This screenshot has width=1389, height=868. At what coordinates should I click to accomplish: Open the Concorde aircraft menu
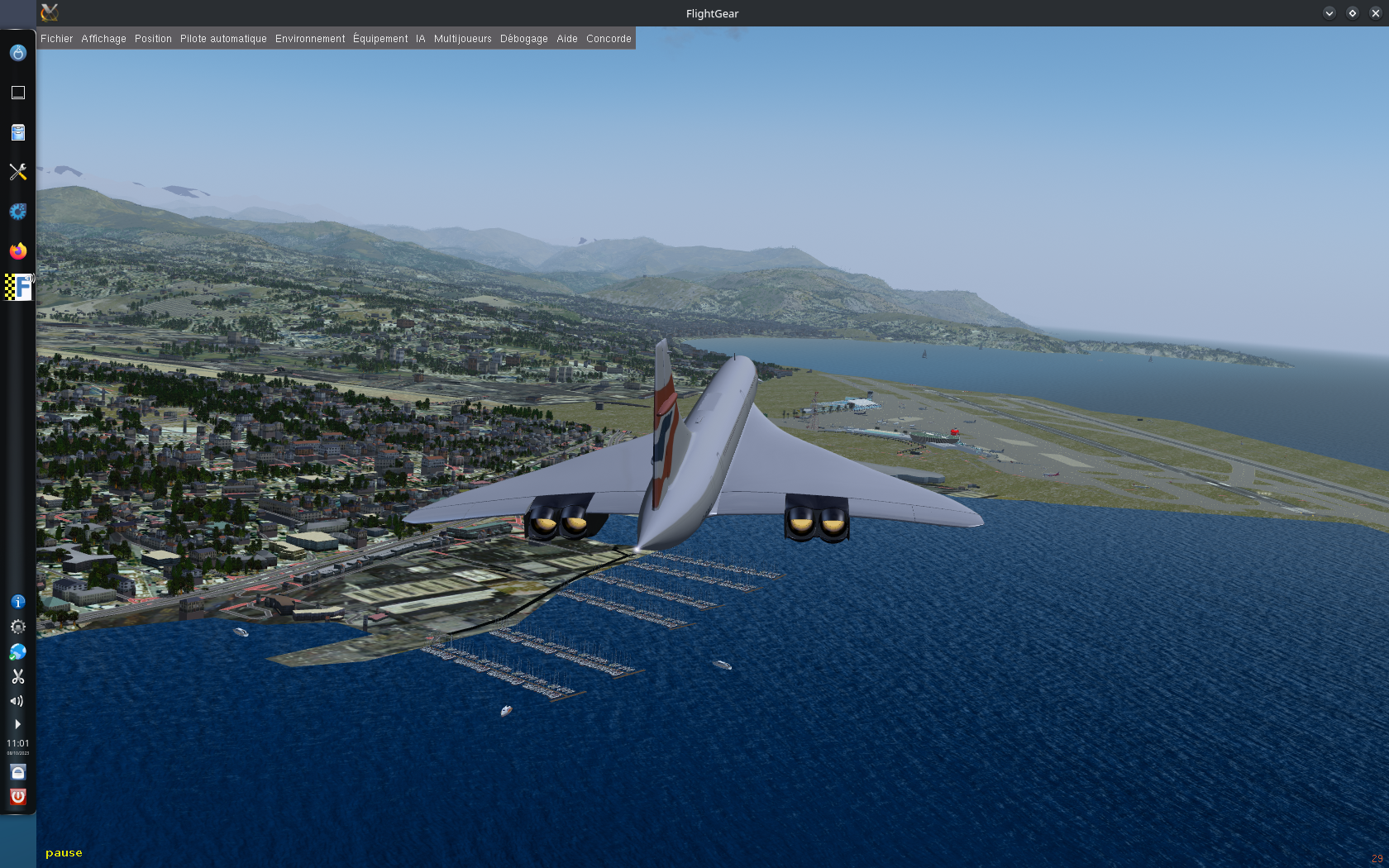pyautogui.click(x=609, y=39)
